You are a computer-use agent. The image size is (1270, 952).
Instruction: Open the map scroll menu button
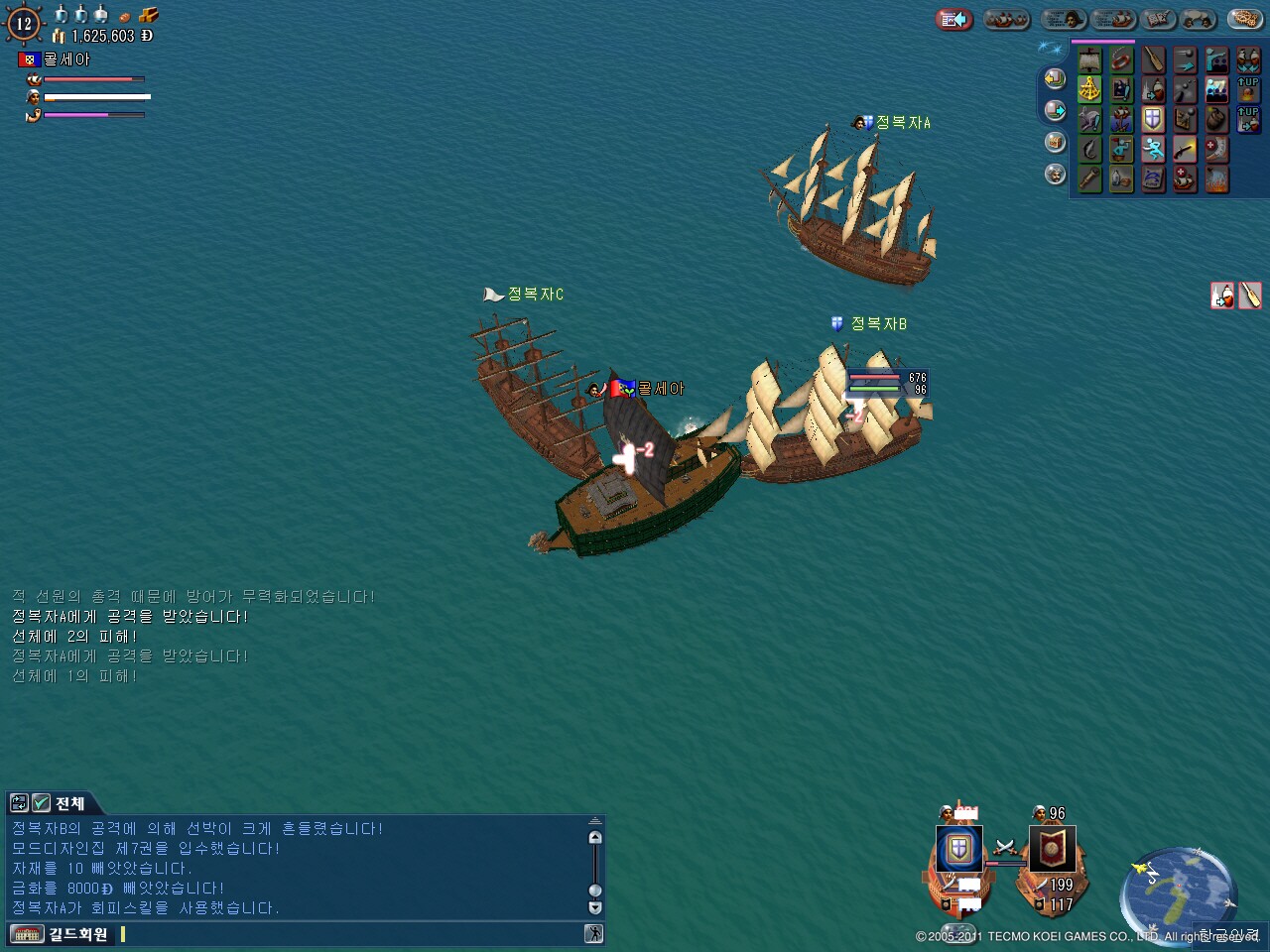click(1157, 19)
